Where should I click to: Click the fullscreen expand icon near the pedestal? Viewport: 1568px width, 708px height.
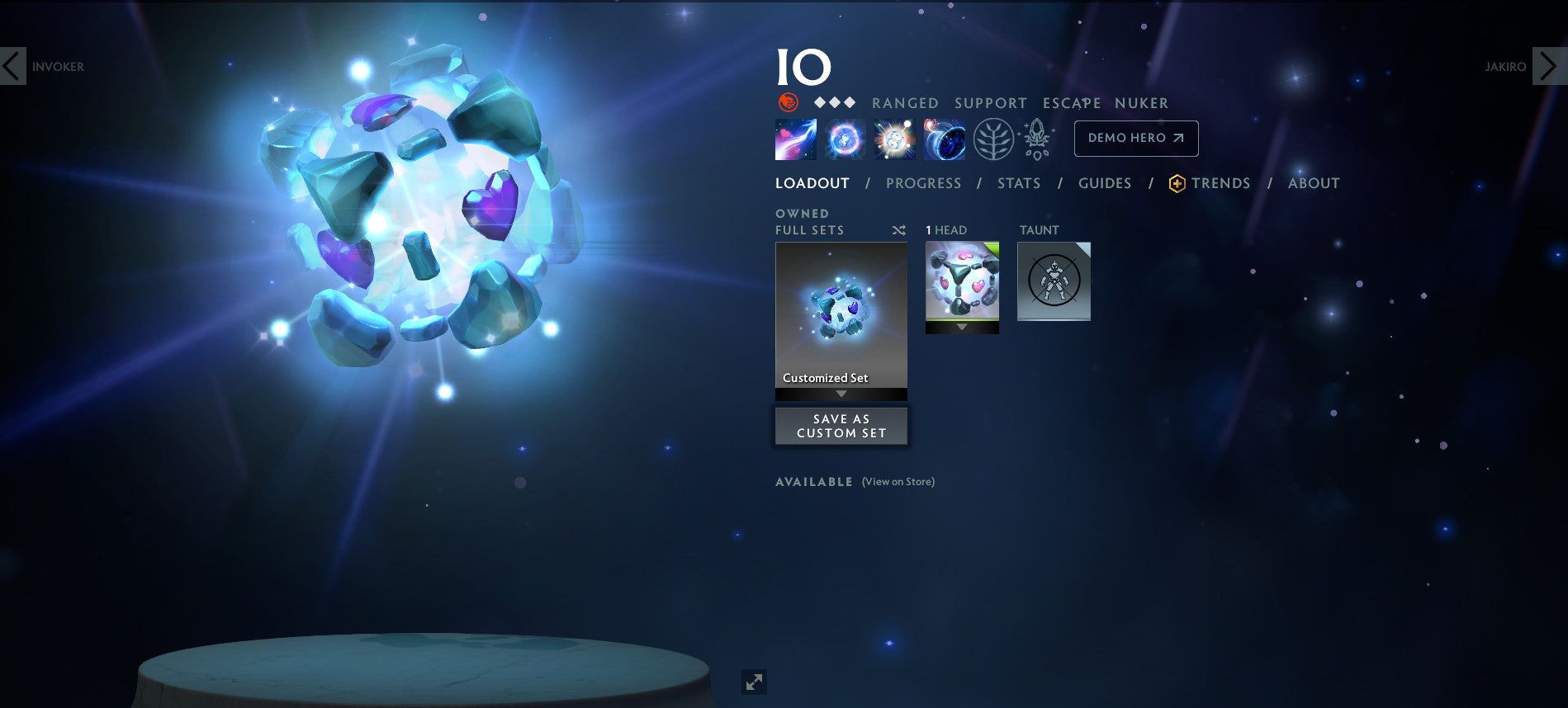click(752, 682)
